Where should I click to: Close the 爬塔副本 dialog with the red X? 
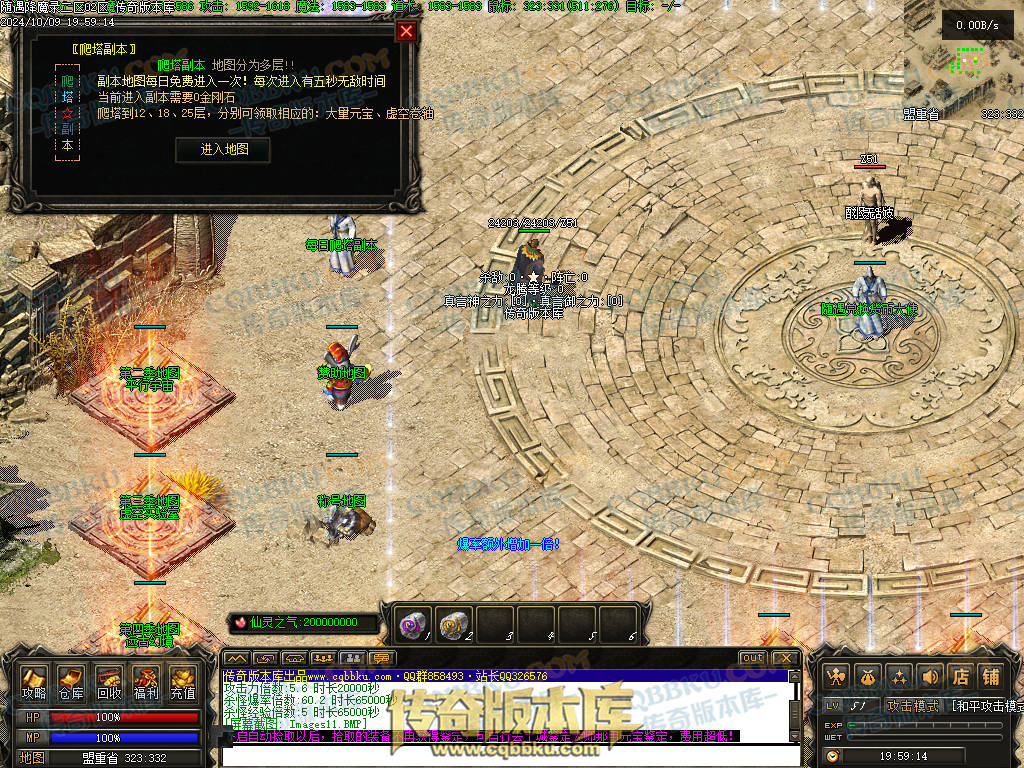point(406,31)
